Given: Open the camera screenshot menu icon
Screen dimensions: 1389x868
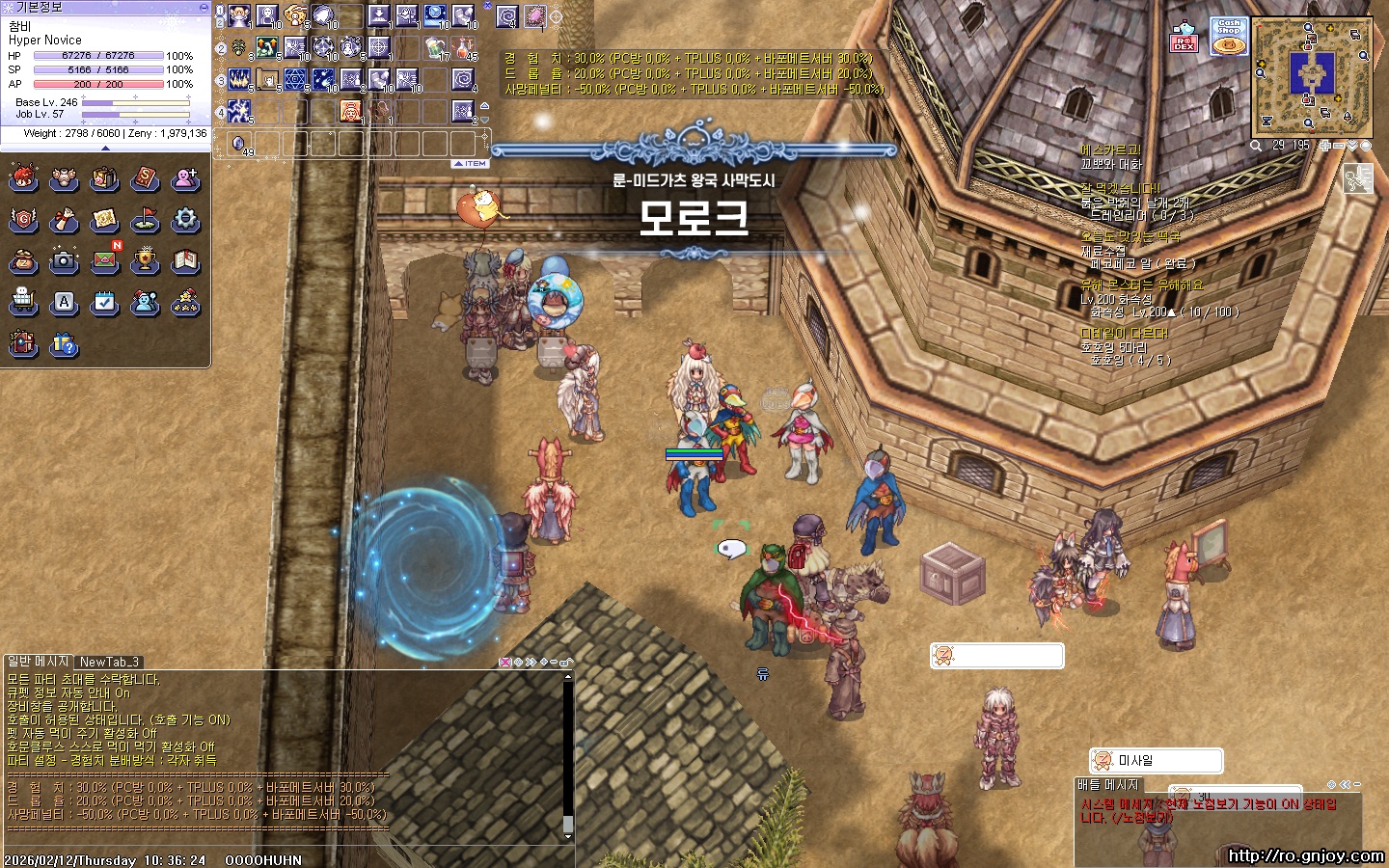Looking at the screenshot, I should click(x=64, y=260).
